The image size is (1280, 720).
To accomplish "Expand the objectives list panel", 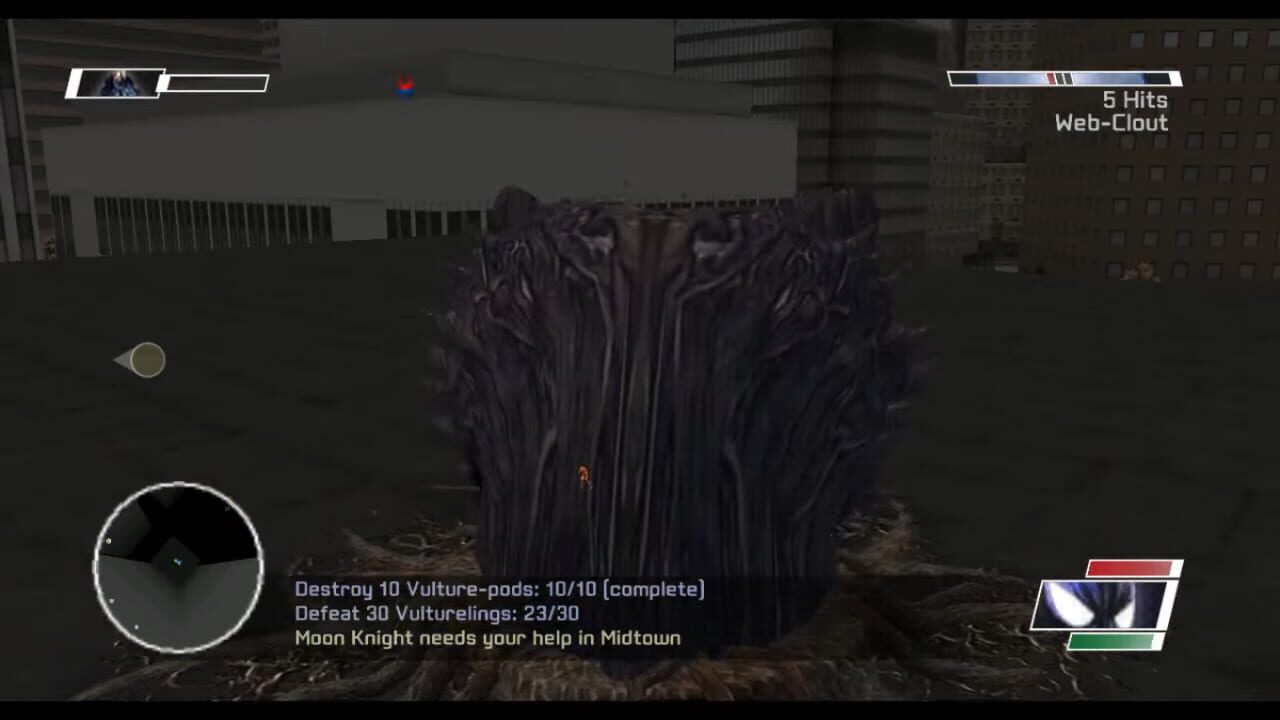I will 495,613.
